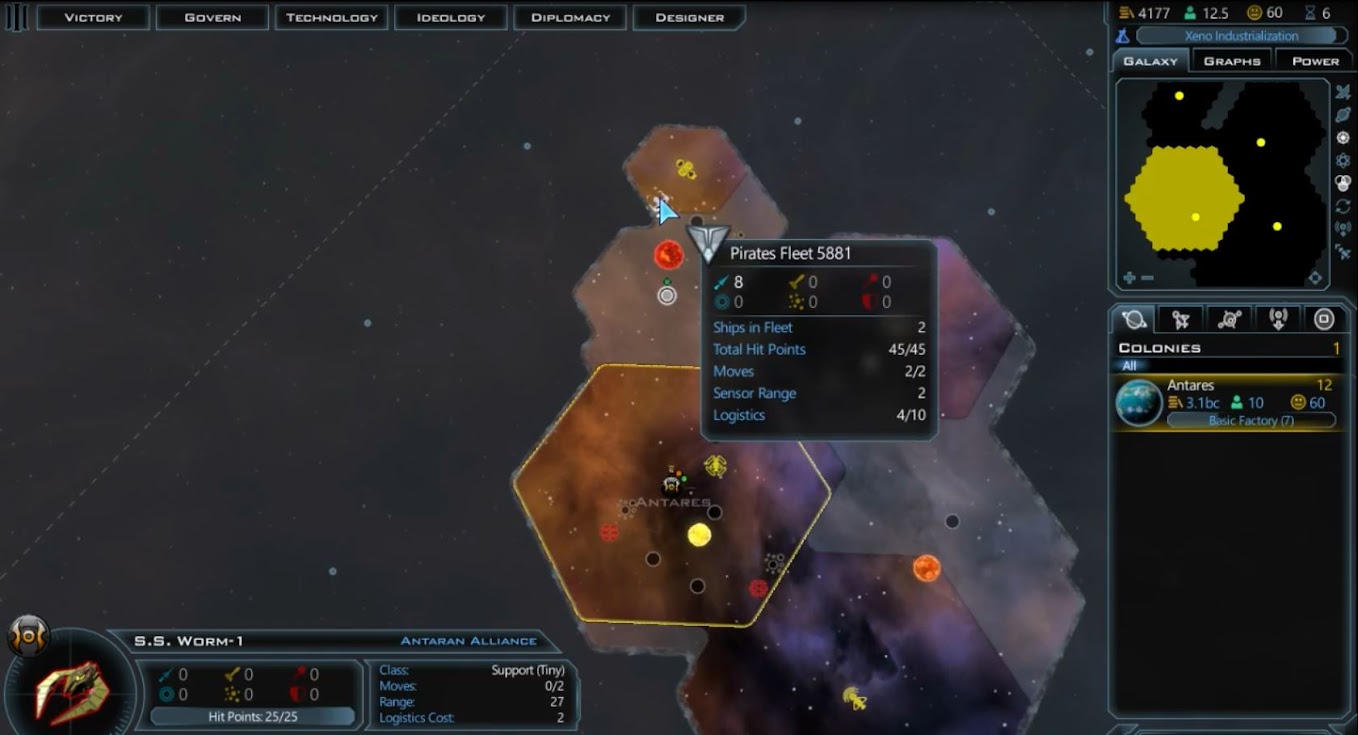The width and height of the screenshot is (1358, 735).
Task: Open the Govern menu
Action: pos(212,17)
